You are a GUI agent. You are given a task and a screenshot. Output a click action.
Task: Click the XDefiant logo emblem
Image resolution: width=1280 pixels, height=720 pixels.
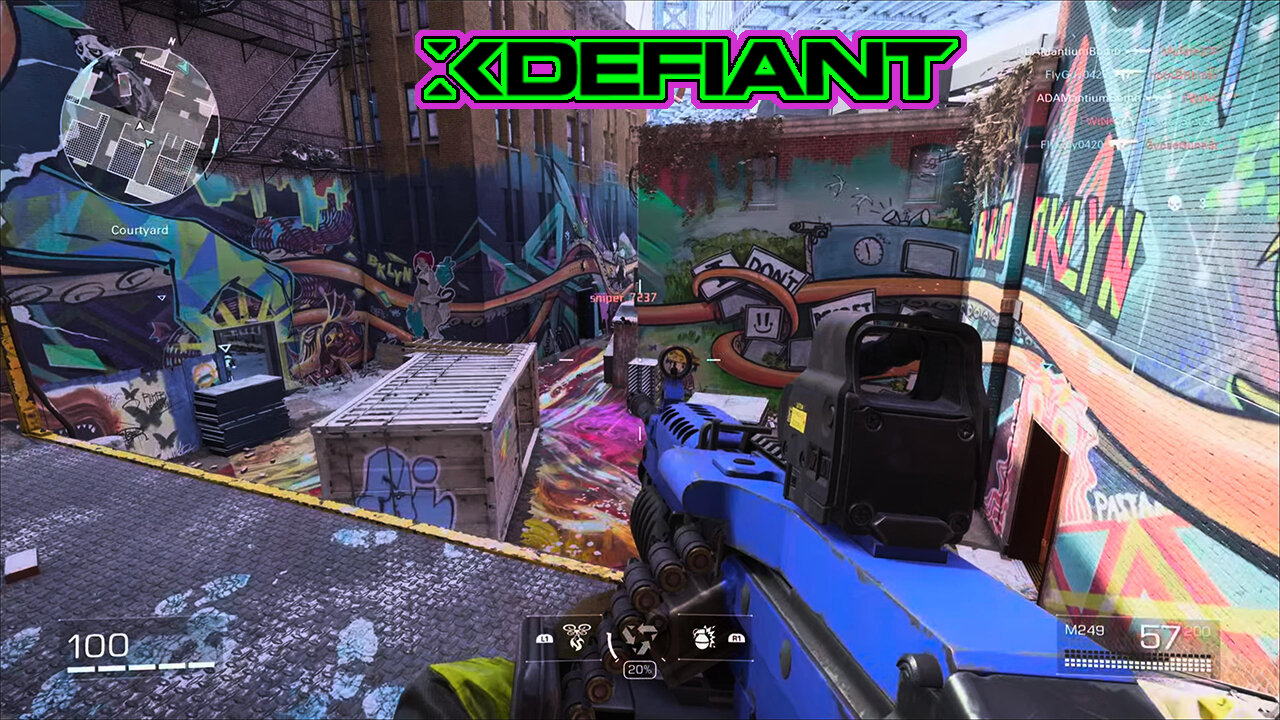680,62
